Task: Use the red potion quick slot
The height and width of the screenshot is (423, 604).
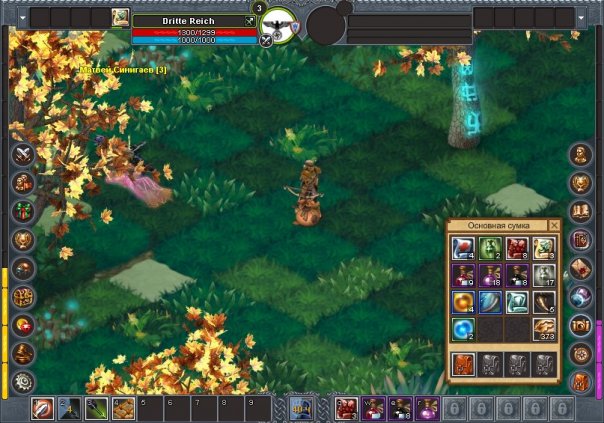Action: point(346,408)
